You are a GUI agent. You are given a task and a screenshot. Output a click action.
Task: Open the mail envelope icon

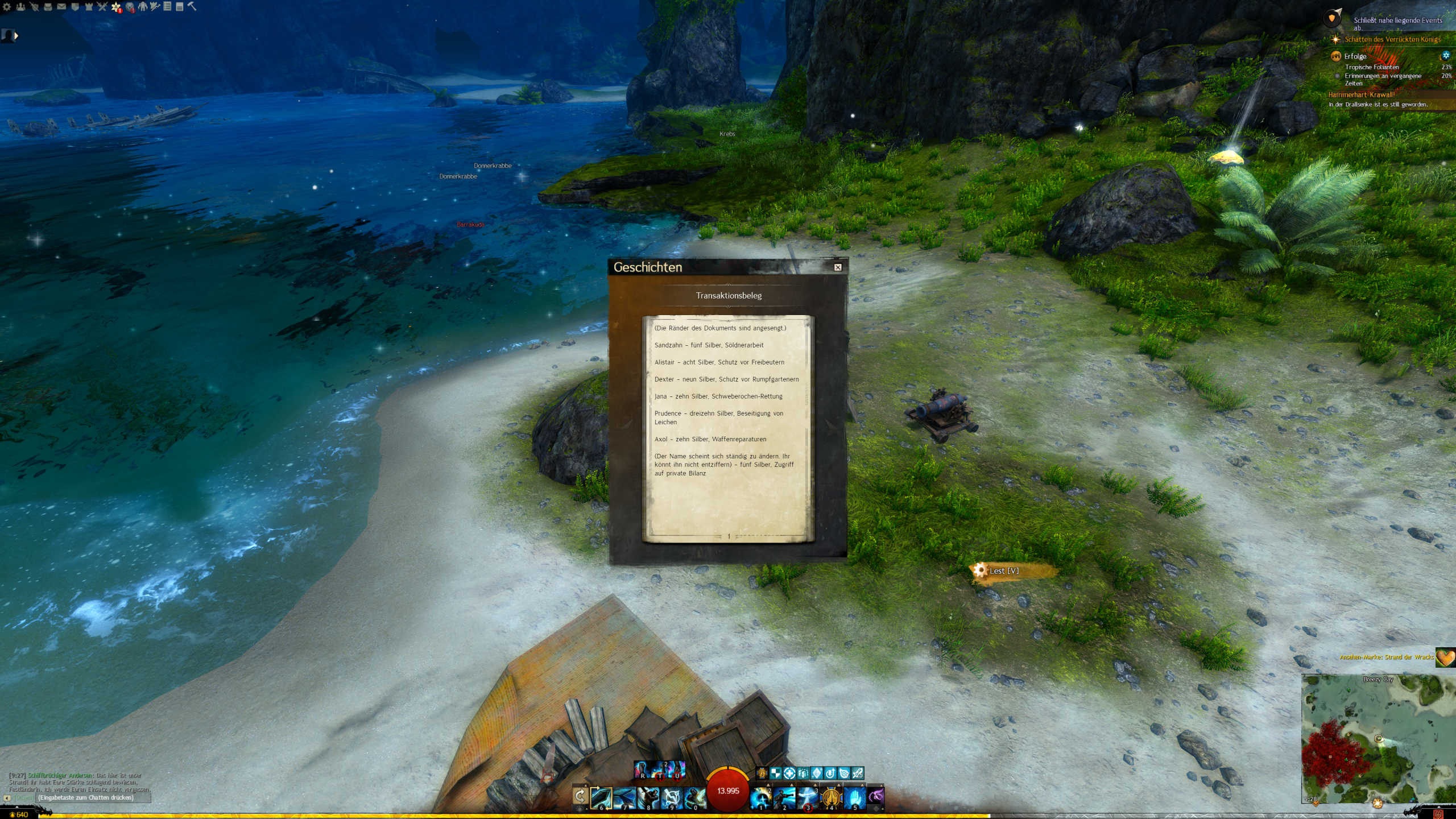61,7
